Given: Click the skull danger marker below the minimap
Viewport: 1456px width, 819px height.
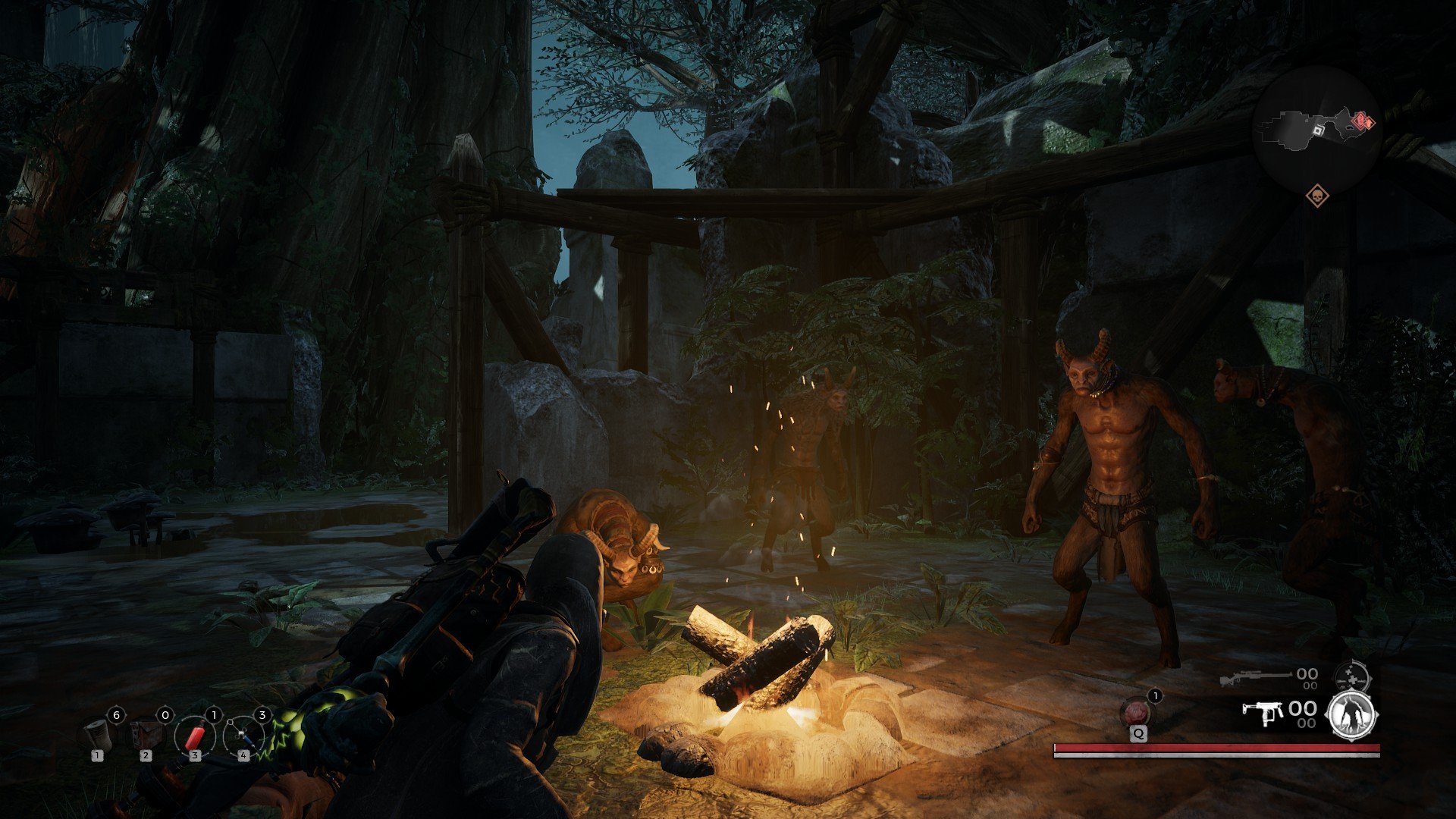Looking at the screenshot, I should [x=1317, y=196].
